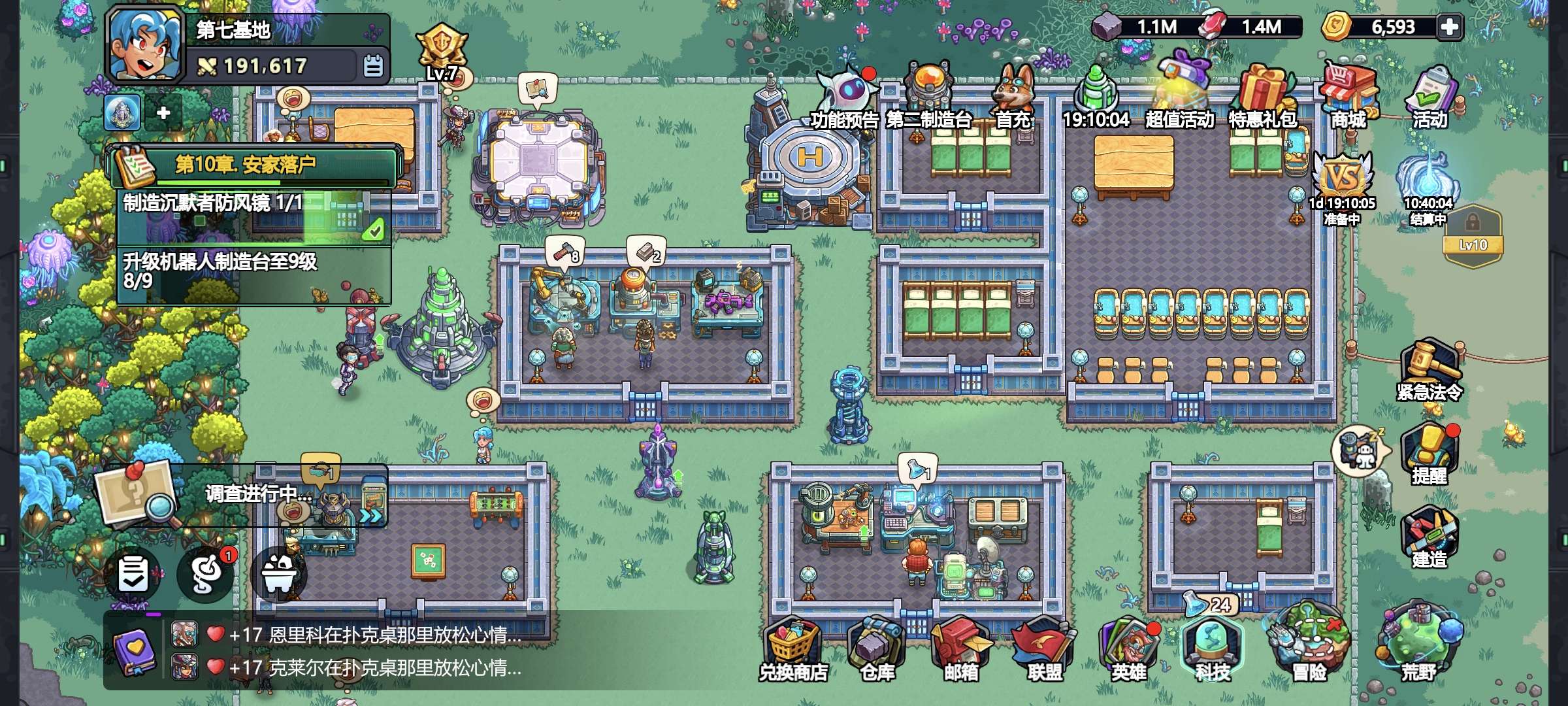The height and width of the screenshot is (706, 1568).
Task: Open the 联盟 alliance menu
Action: [1044, 650]
